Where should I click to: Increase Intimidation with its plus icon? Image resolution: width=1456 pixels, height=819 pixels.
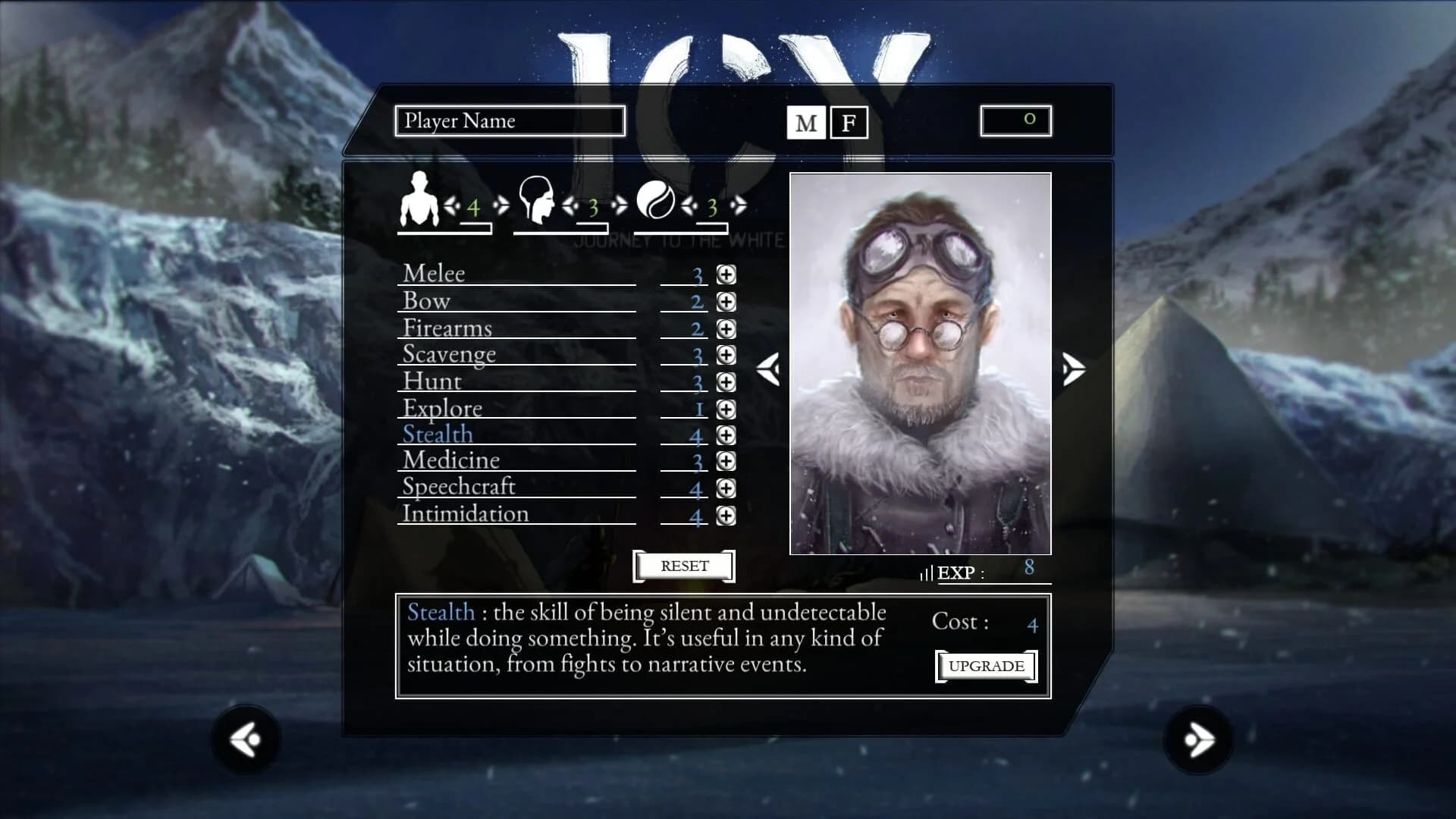pyautogui.click(x=726, y=516)
